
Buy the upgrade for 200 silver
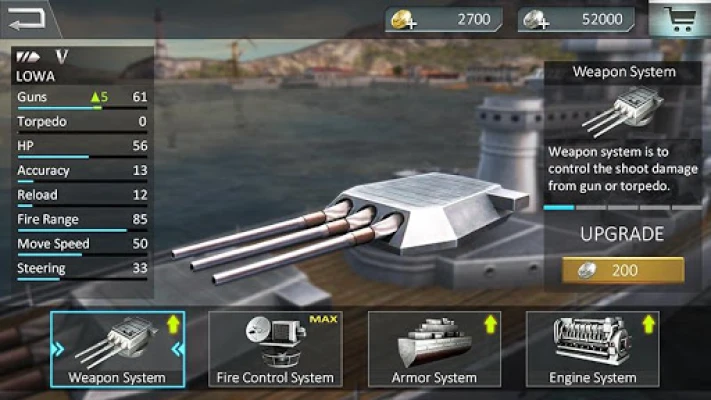click(623, 271)
